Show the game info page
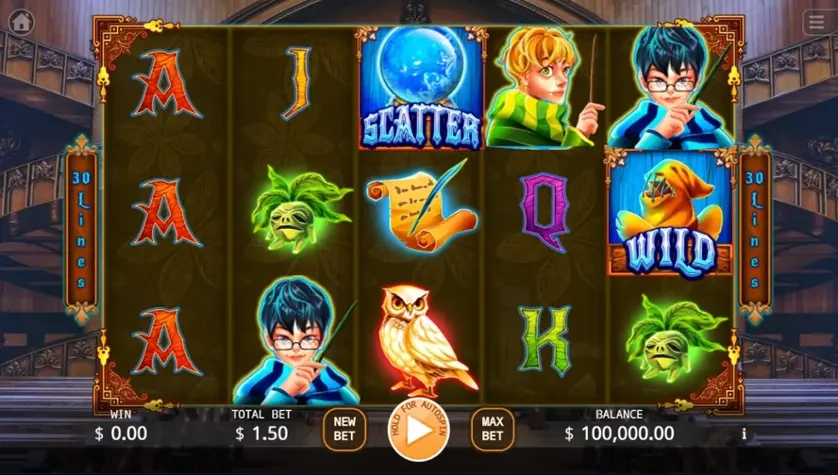The height and width of the screenshot is (475, 838). (x=743, y=434)
